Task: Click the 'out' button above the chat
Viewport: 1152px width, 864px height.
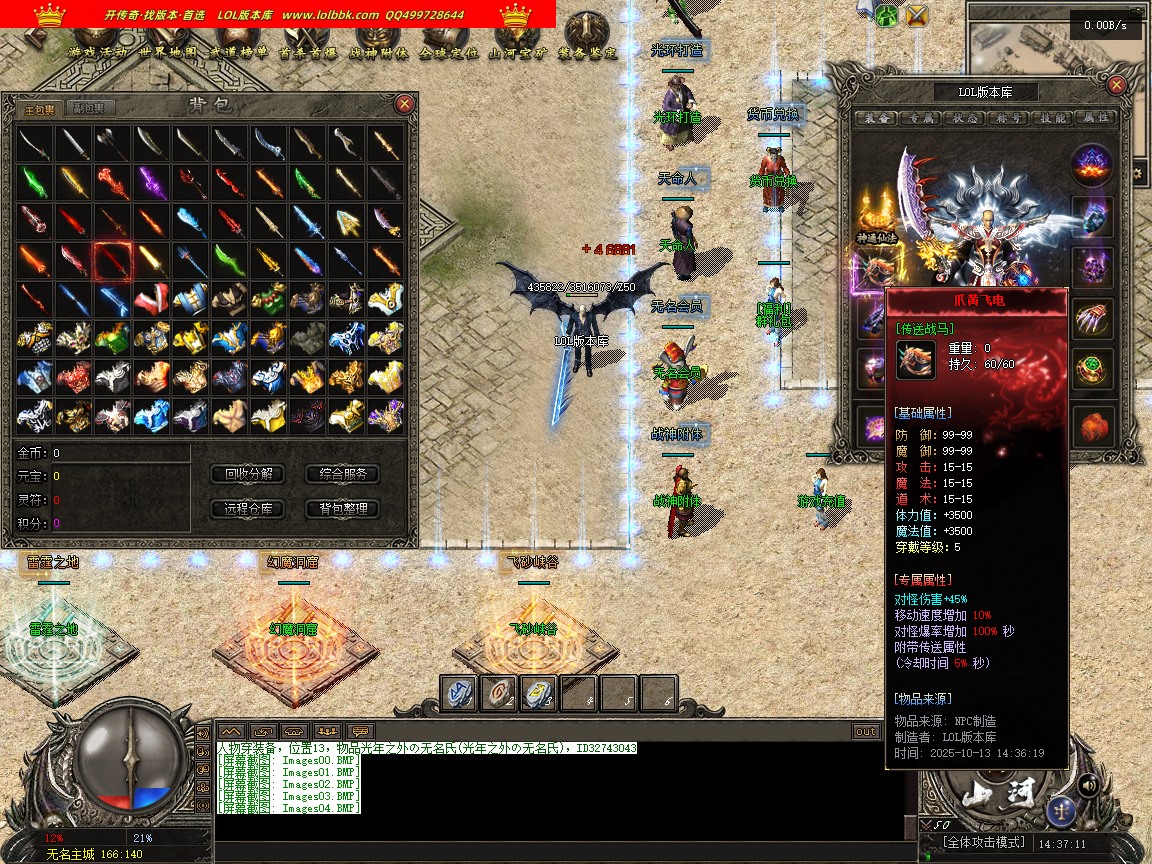Action: point(866,731)
